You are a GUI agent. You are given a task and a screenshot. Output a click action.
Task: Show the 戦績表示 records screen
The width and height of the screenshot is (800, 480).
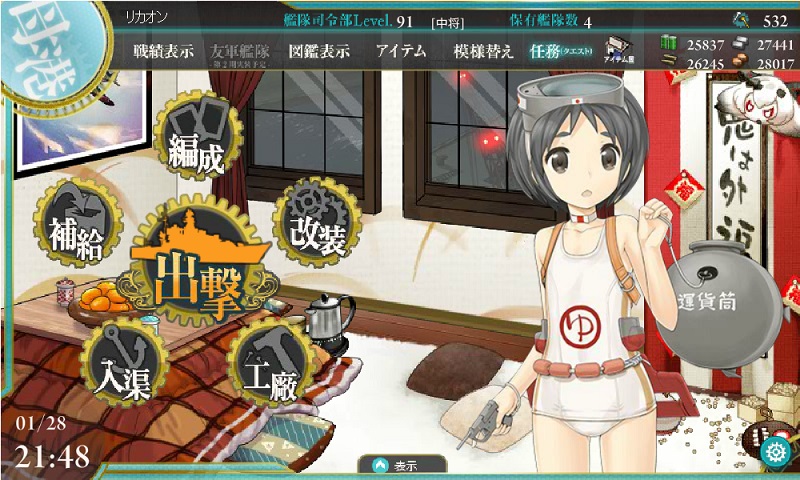[x=166, y=52]
